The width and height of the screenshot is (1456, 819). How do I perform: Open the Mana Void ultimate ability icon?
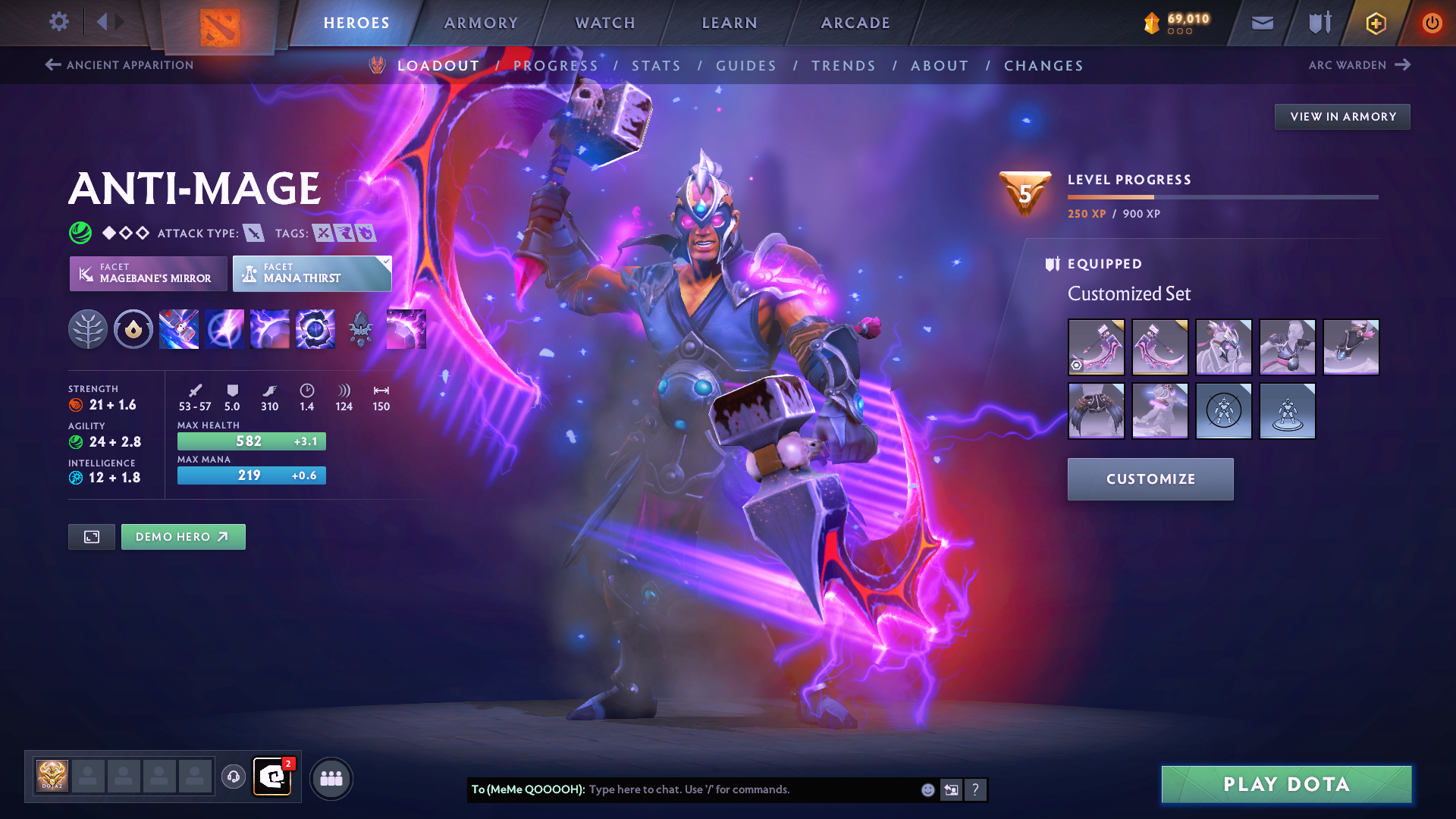315,328
